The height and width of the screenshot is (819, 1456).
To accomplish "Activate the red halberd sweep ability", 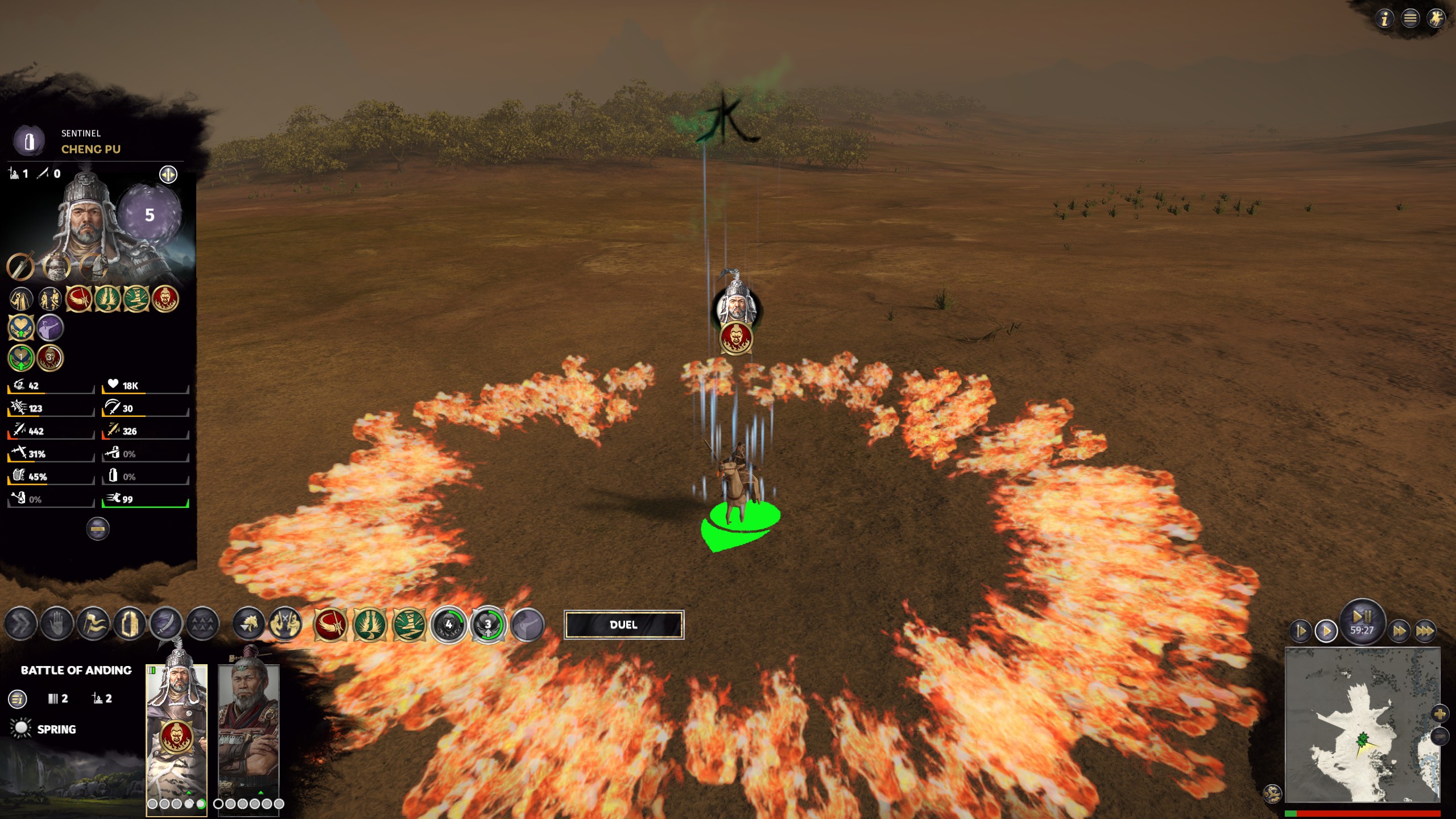I will (x=330, y=625).
